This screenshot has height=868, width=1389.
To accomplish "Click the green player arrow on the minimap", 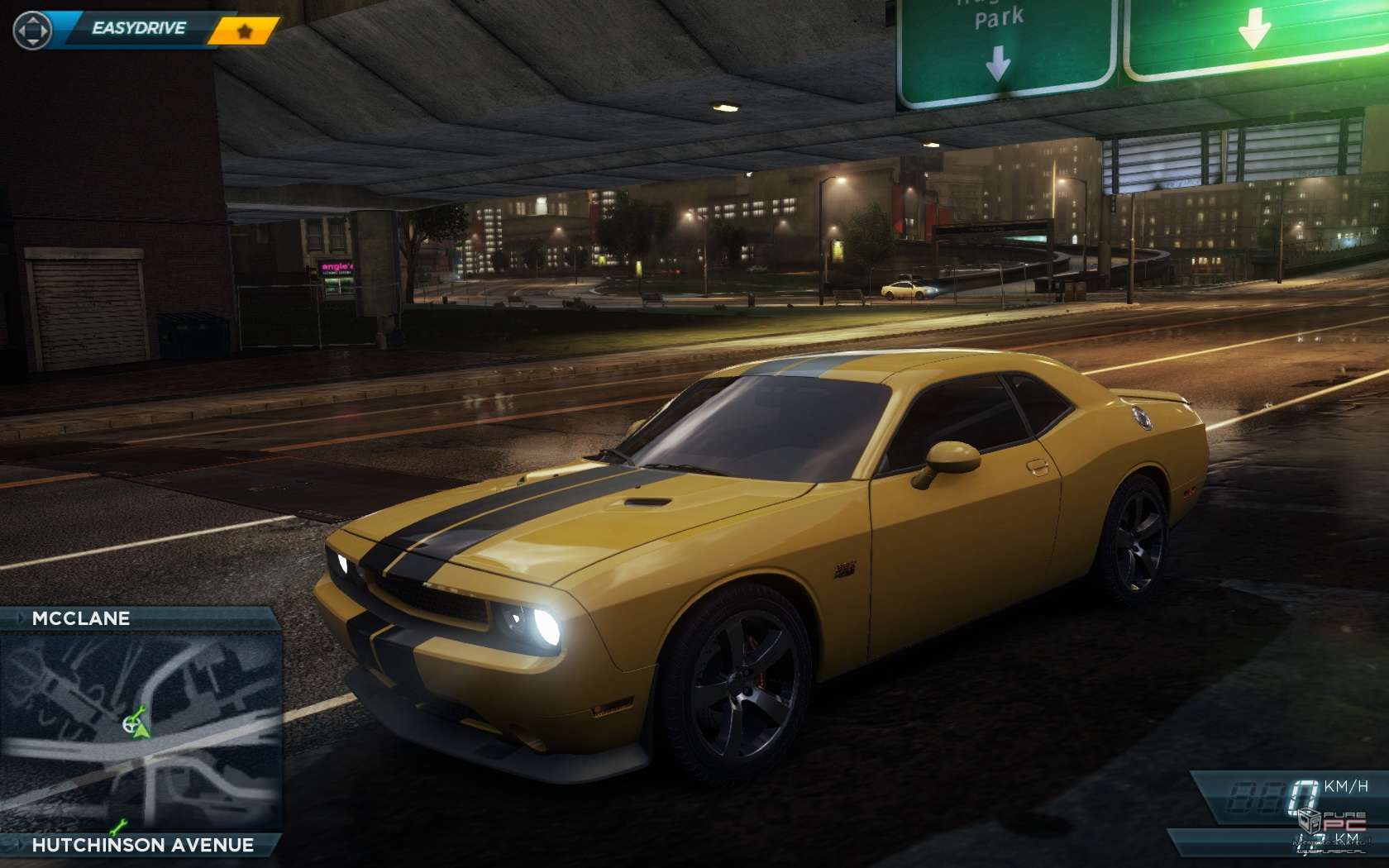I will click(x=142, y=731).
